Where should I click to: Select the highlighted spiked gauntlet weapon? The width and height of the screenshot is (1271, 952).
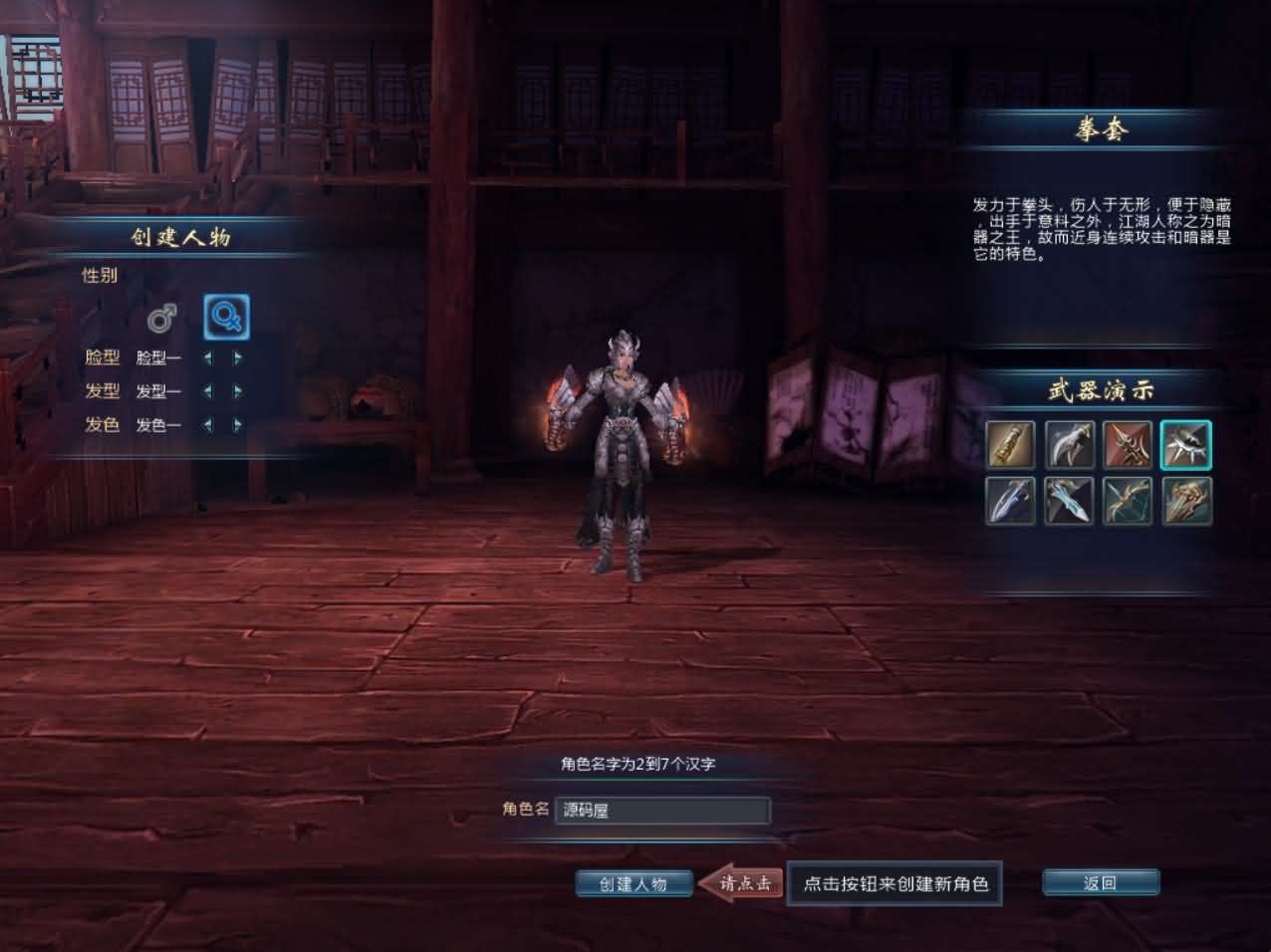pyautogui.click(x=1185, y=444)
